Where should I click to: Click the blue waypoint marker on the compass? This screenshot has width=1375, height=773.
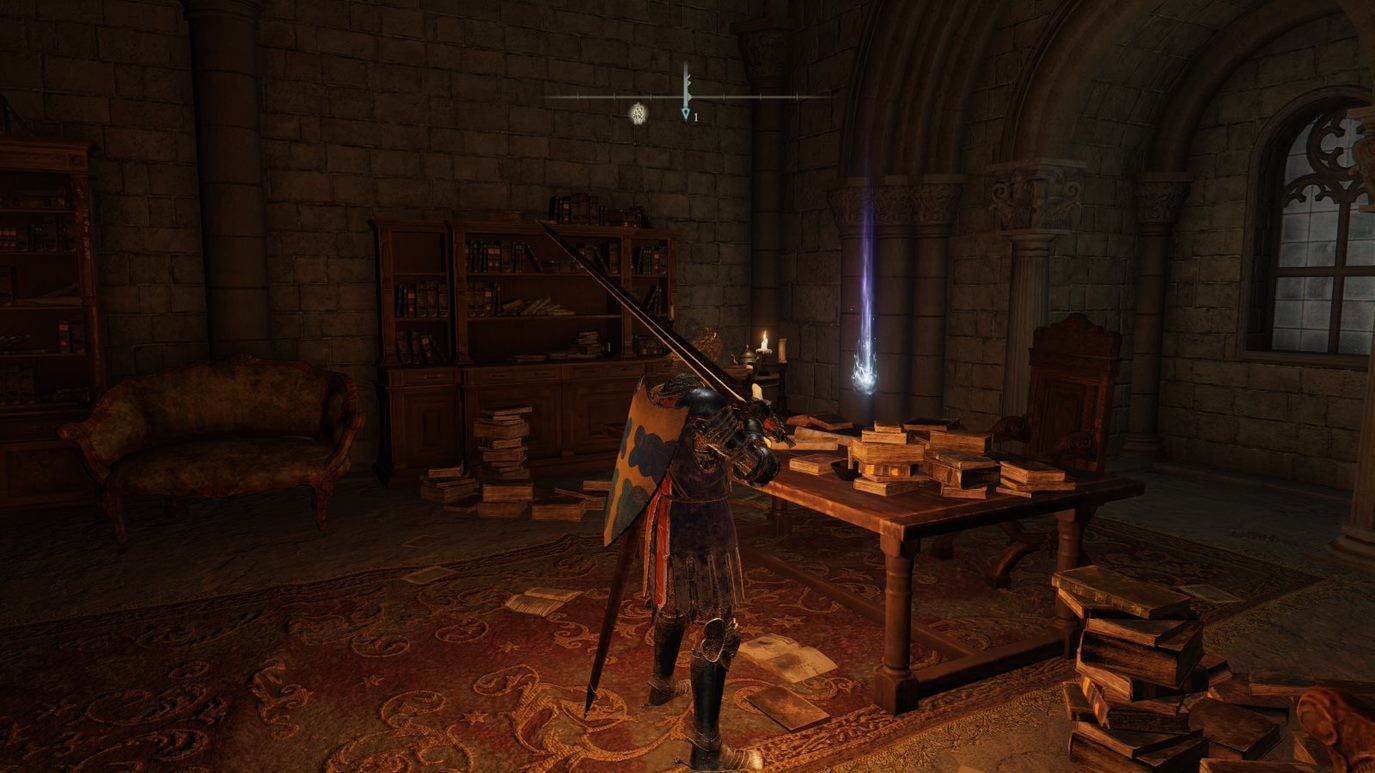click(686, 115)
